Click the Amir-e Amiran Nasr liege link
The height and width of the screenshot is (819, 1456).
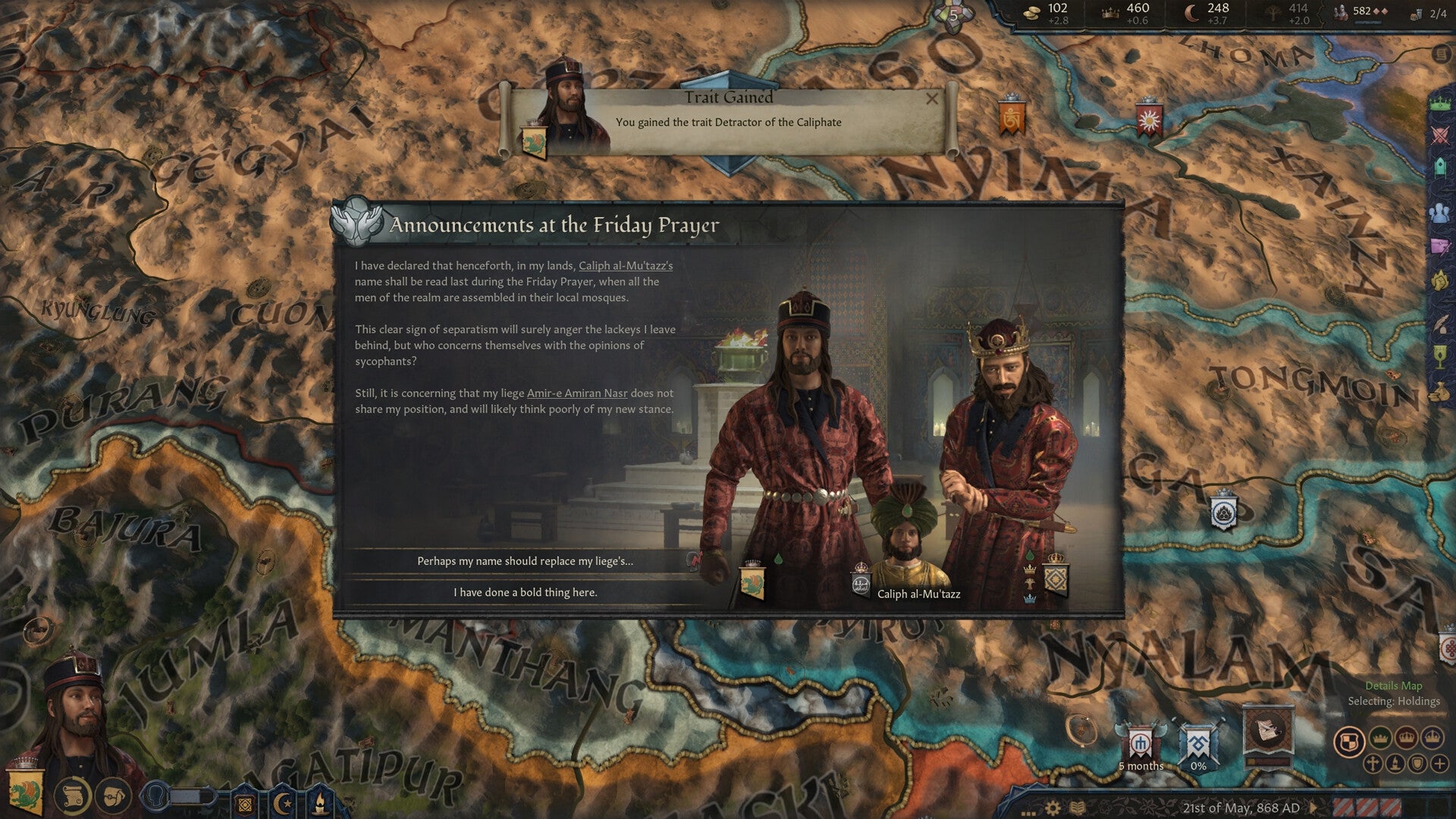tap(577, 393)
